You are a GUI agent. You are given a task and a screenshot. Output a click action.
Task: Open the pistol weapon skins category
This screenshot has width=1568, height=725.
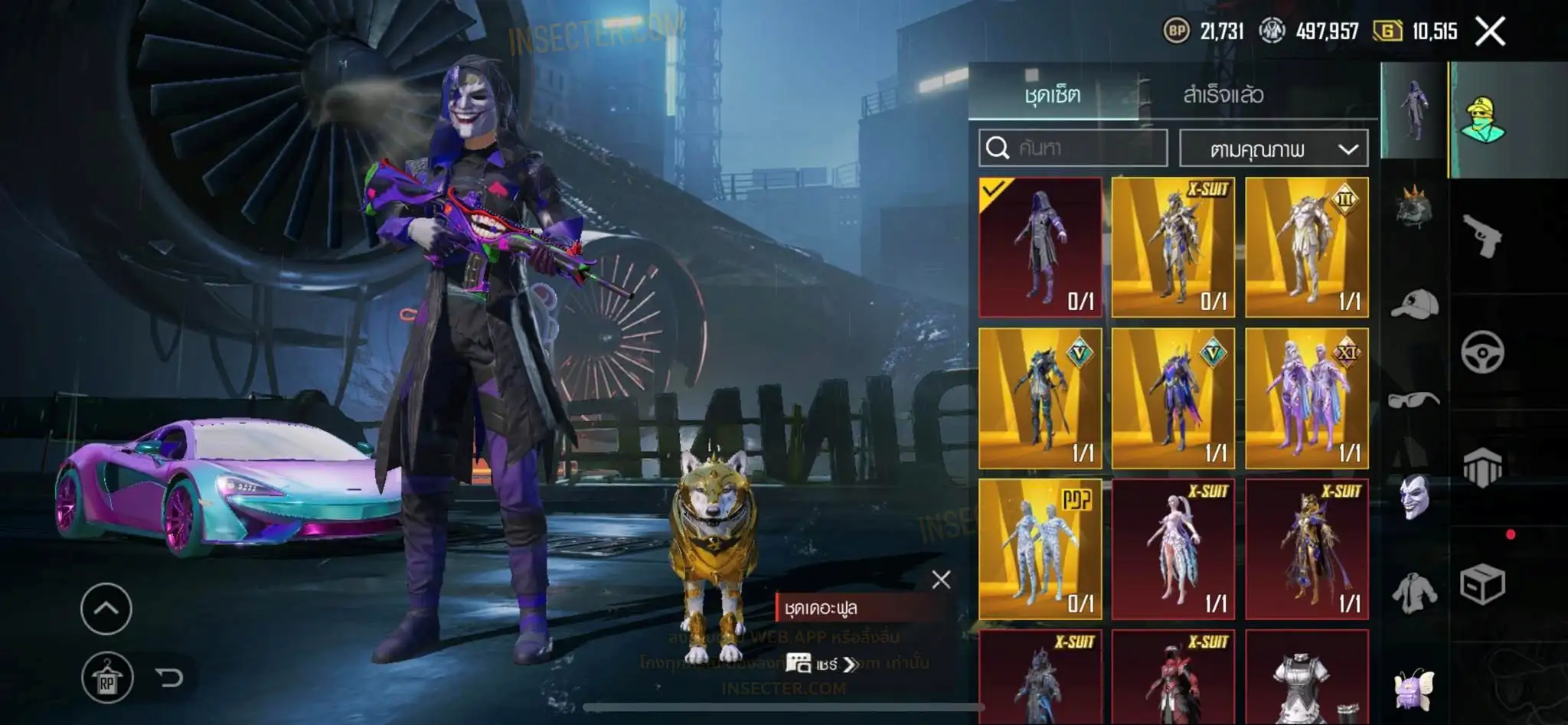[1482, 236]
